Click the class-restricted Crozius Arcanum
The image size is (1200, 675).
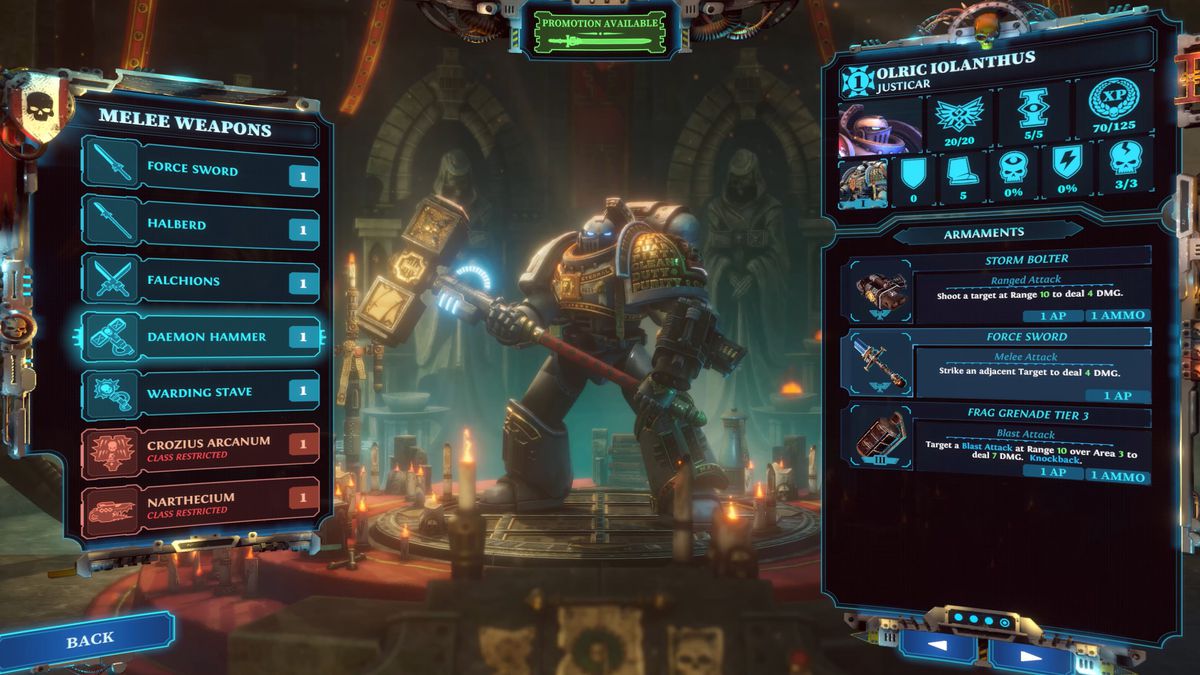(200, 446)
